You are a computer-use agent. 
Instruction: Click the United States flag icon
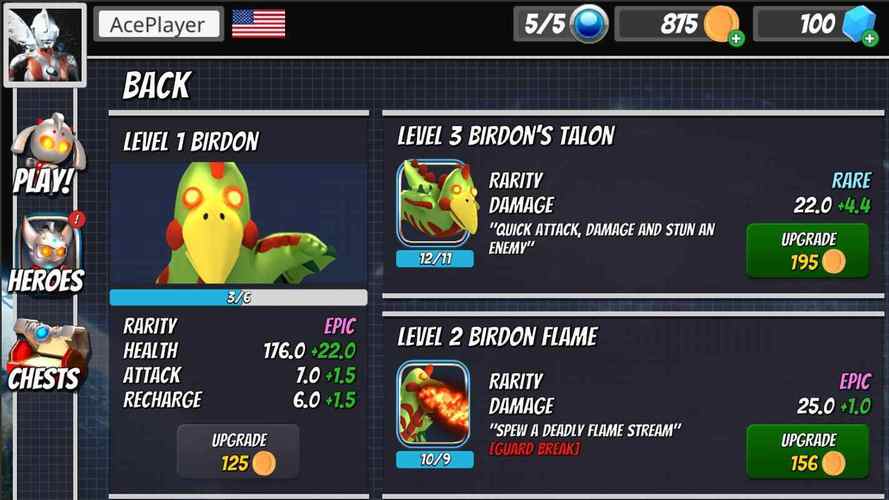click(x=258, y=24)
